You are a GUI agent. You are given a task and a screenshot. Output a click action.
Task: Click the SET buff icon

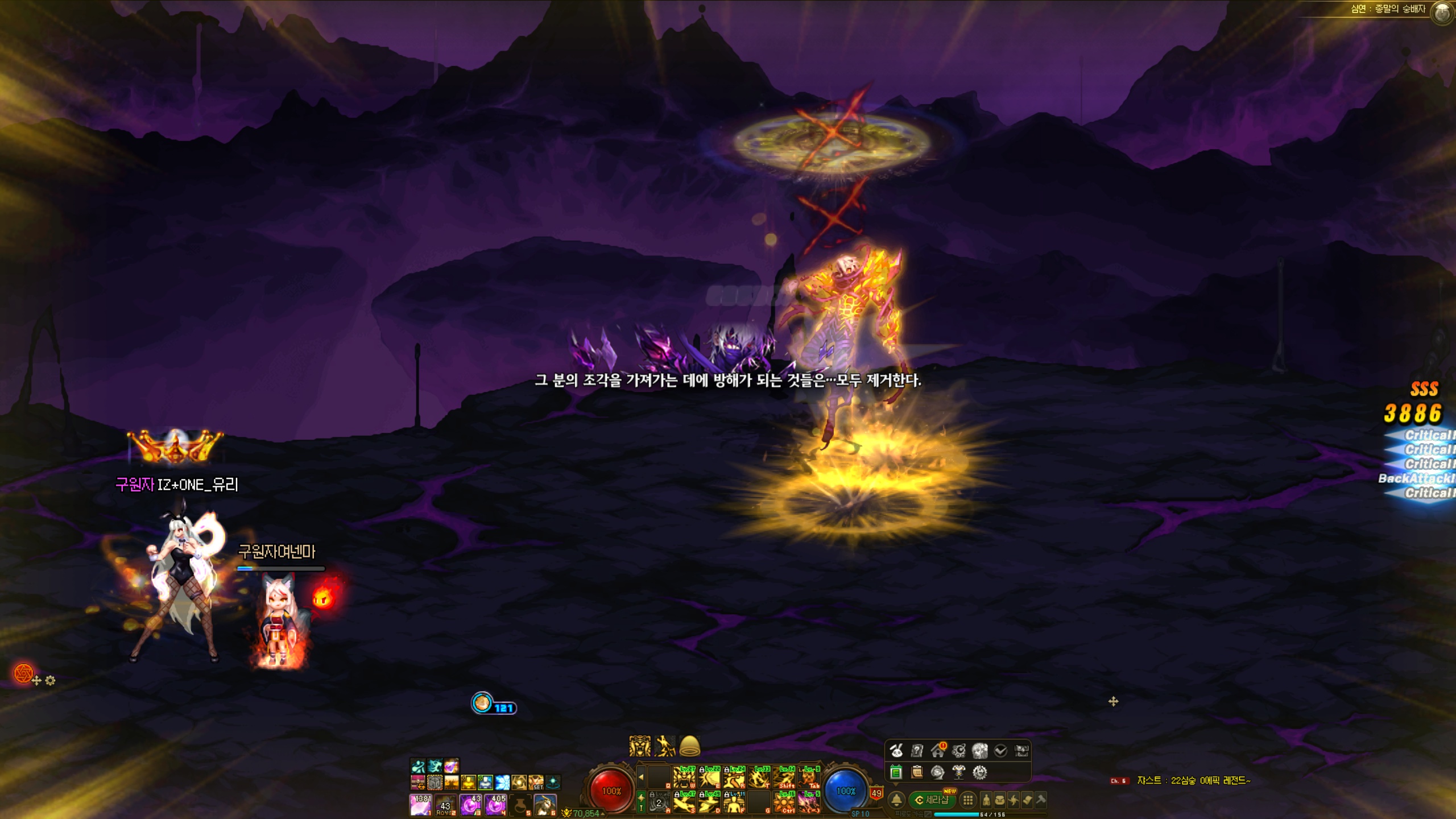(x=536, y=783)
